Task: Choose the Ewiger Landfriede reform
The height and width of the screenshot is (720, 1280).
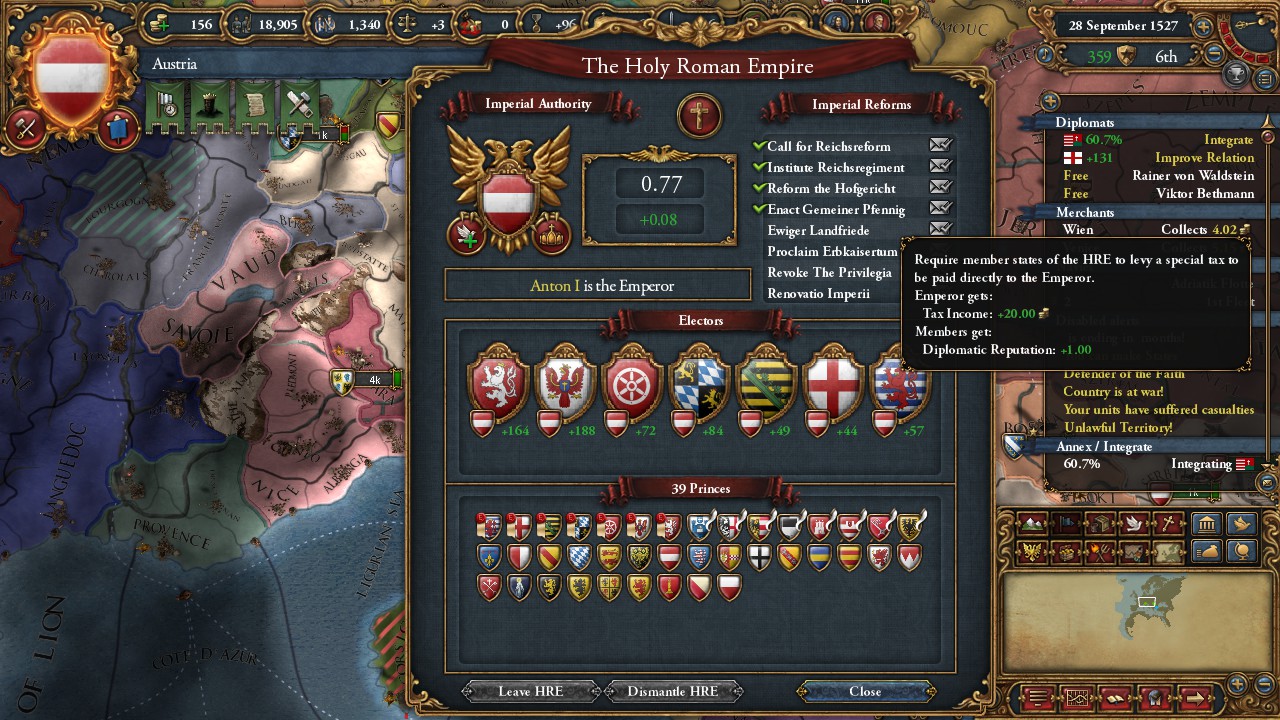Action: [818, 231]
